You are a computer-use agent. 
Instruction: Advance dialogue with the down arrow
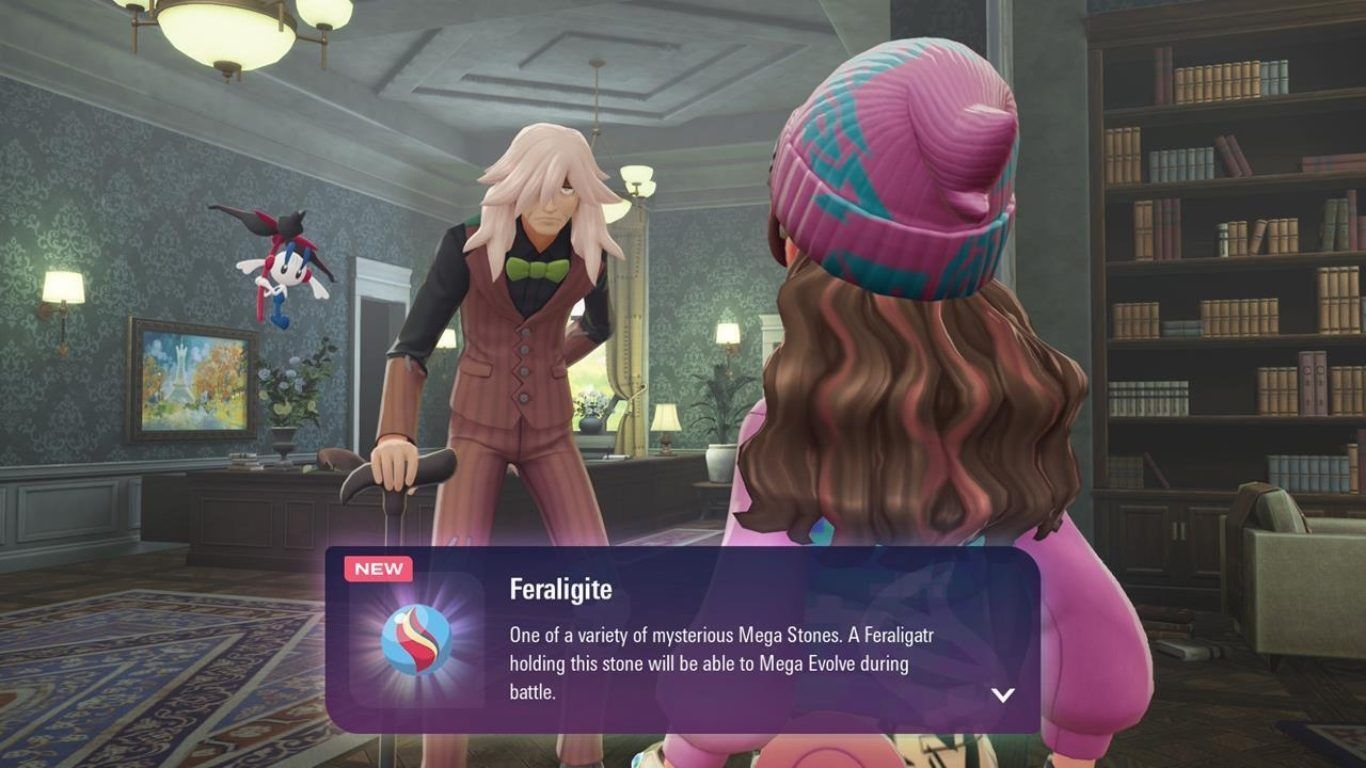click(1002, 695)
